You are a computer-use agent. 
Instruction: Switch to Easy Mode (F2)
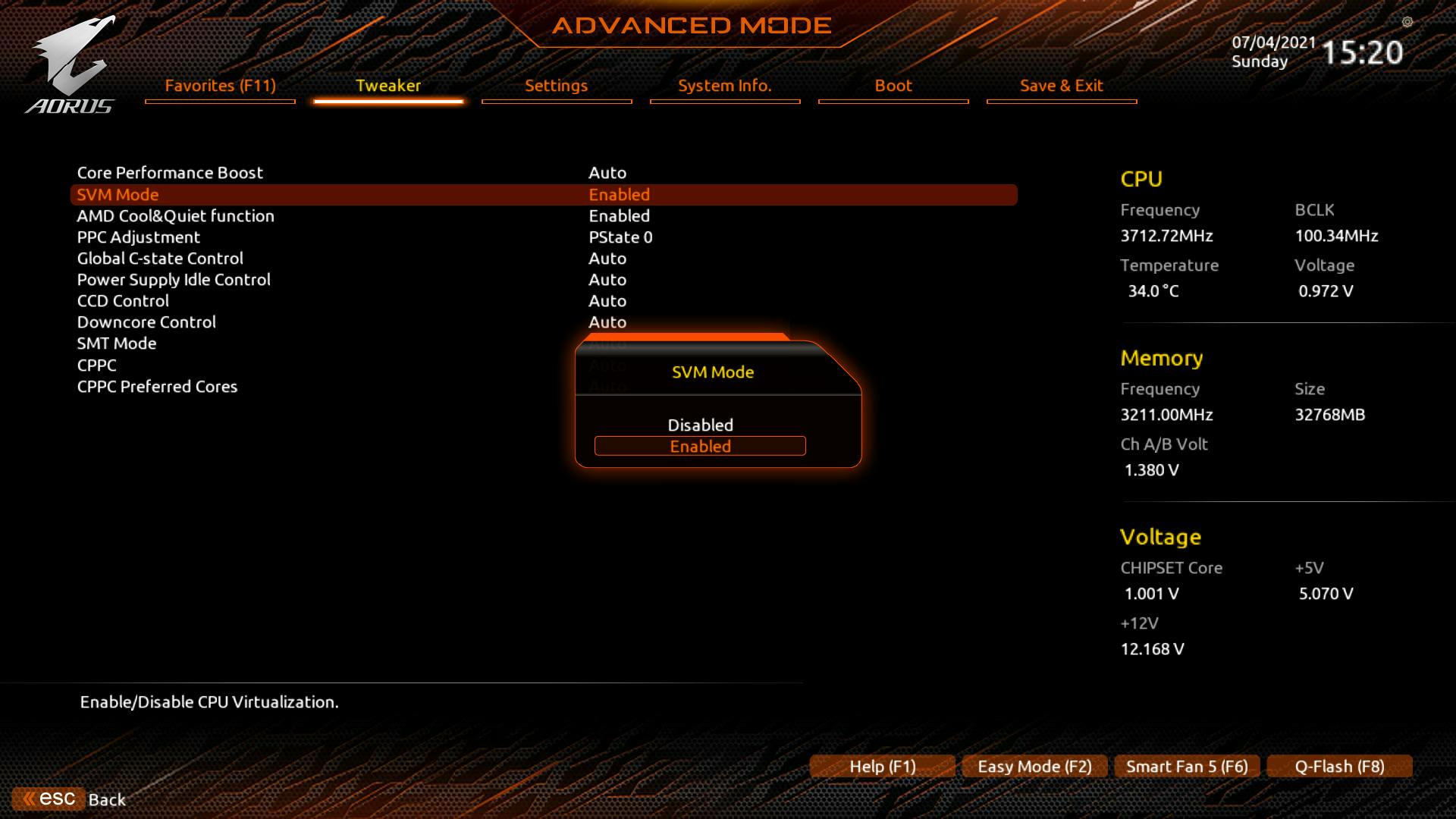click(x=1034, y=767)
